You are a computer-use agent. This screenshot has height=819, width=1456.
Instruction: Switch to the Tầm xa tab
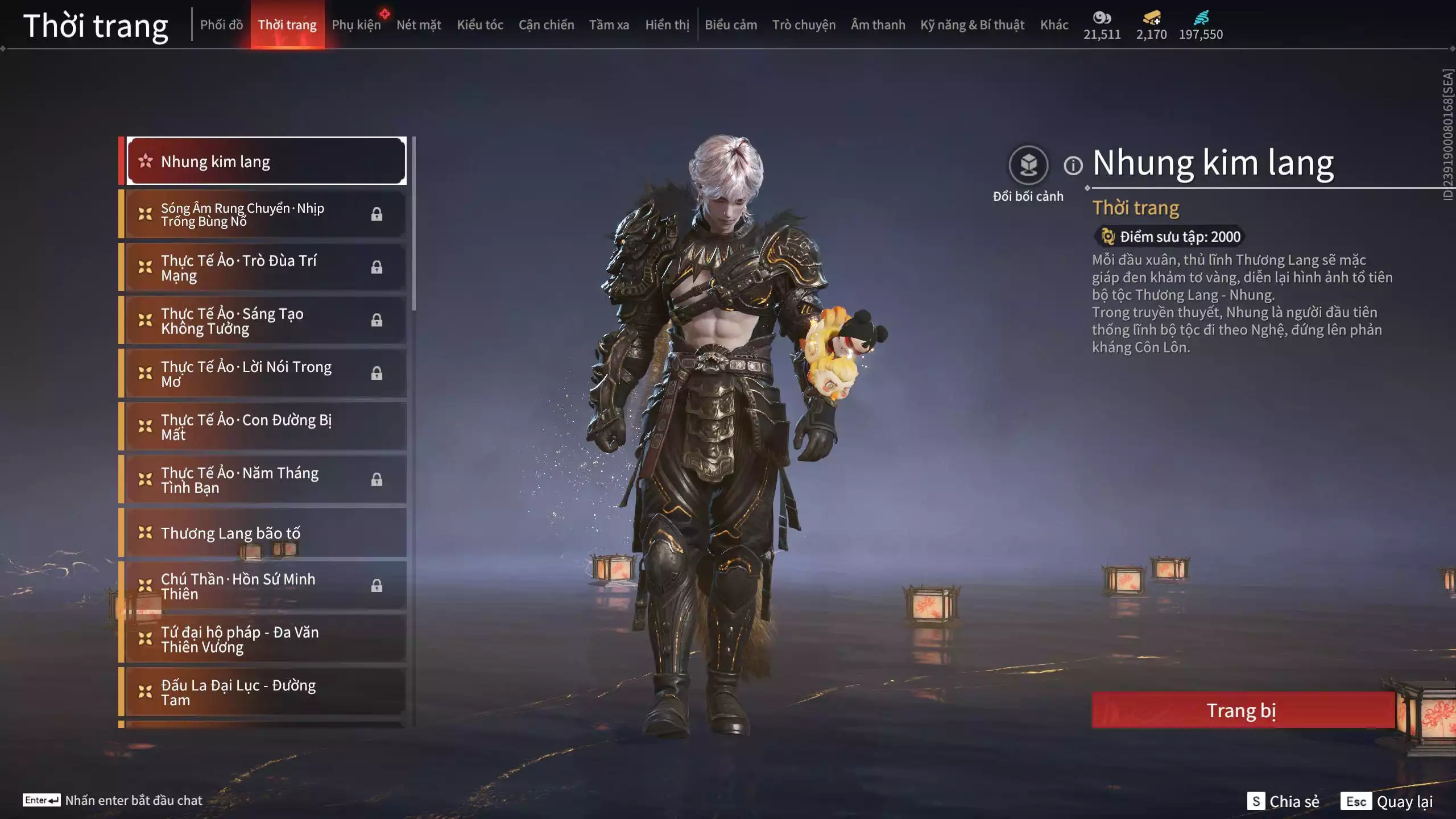pyautogui.click(x=609, y=25)
